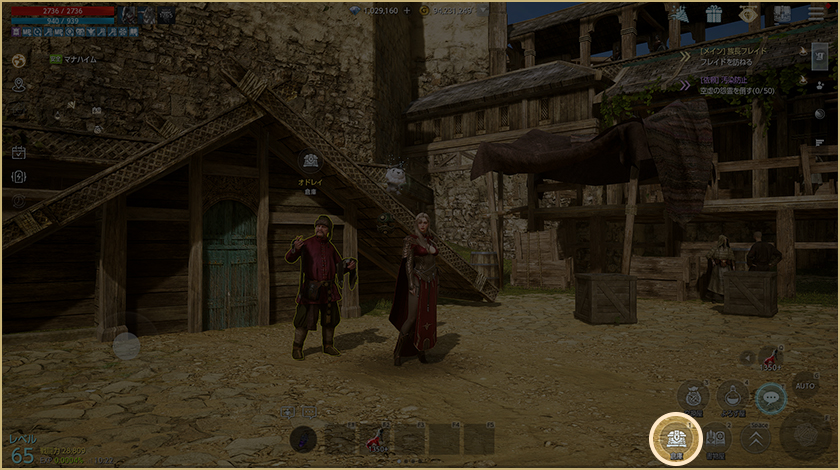840x470 pixels.
Task: Tap the grocer potion-bottle shortcut
Action: (x=733, y=397)
